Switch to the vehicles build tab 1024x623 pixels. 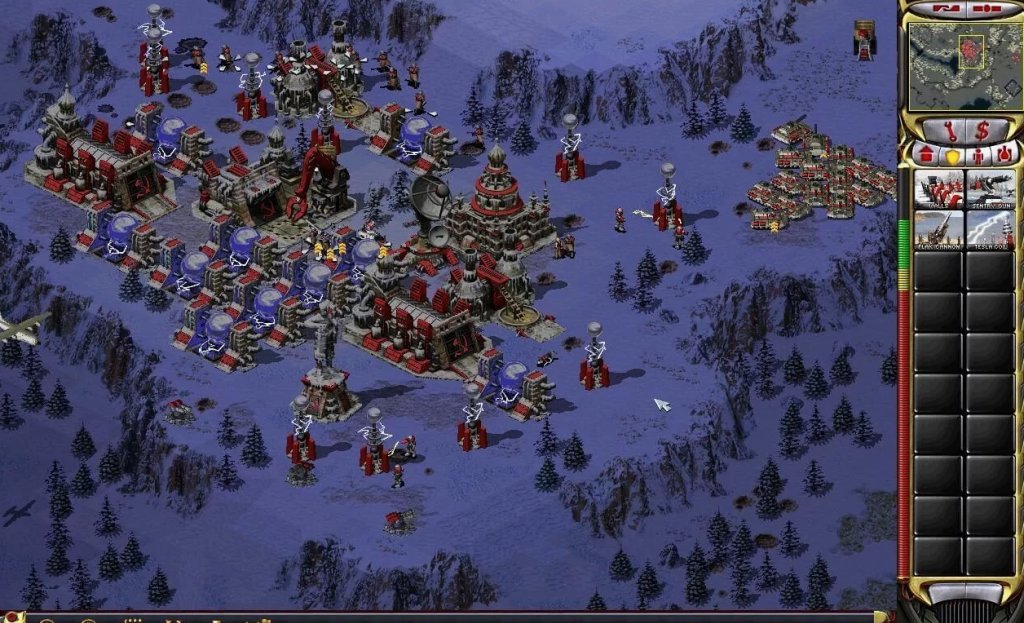click(1004, 155)
